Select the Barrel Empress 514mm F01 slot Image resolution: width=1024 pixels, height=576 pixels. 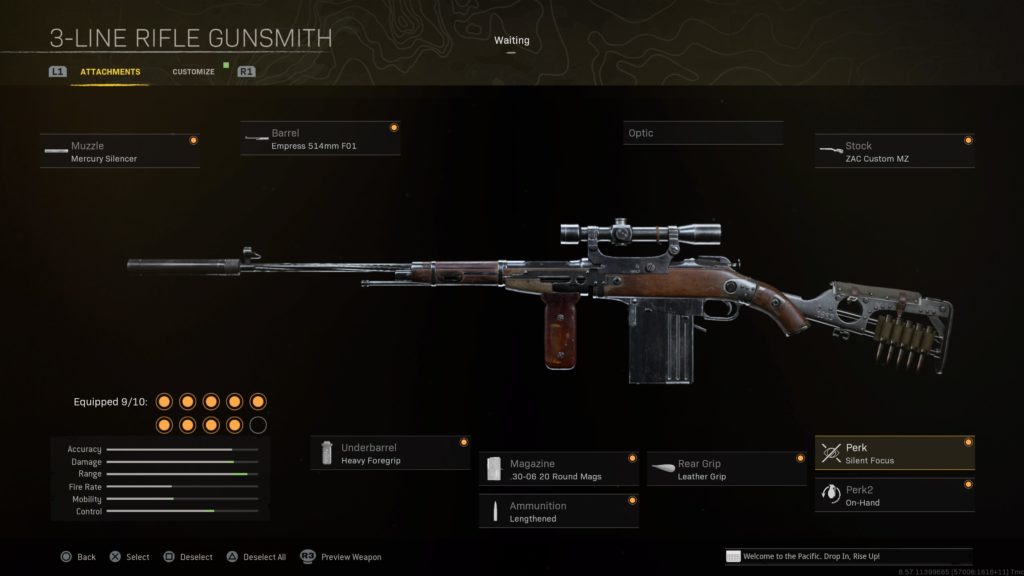coord(320,139)
